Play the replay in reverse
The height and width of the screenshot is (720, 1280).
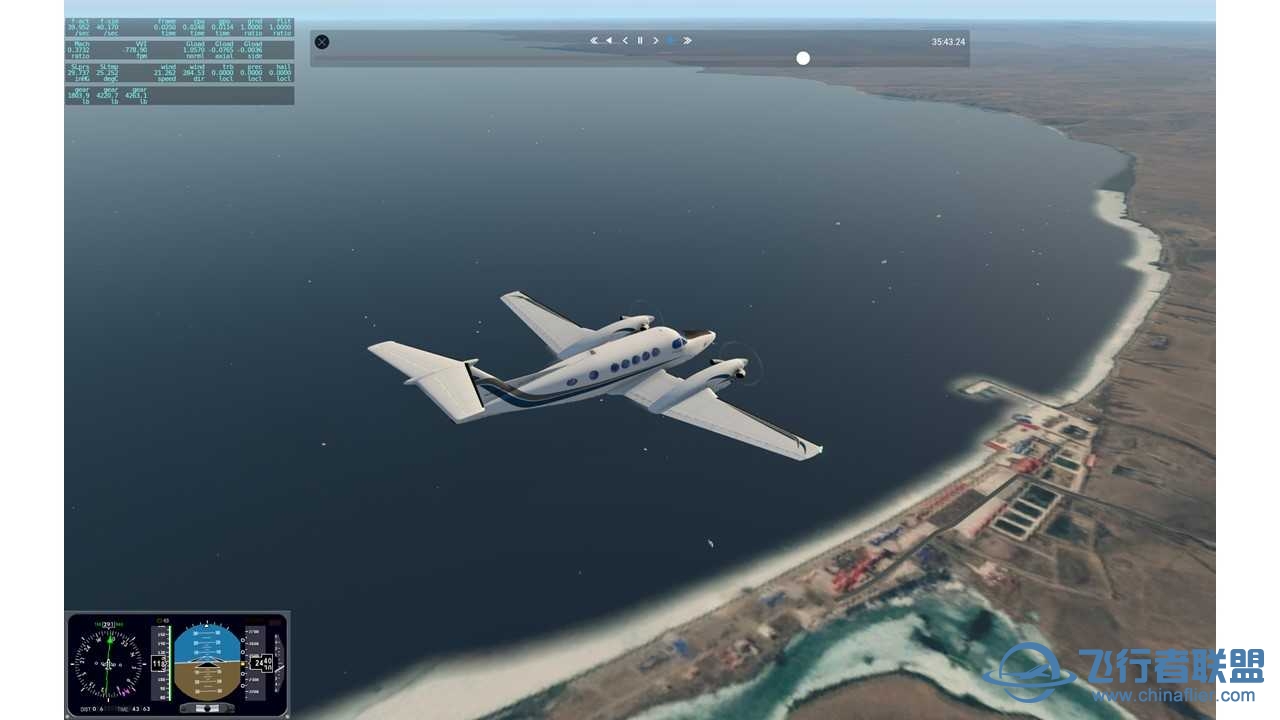click(x=609, y=41)
